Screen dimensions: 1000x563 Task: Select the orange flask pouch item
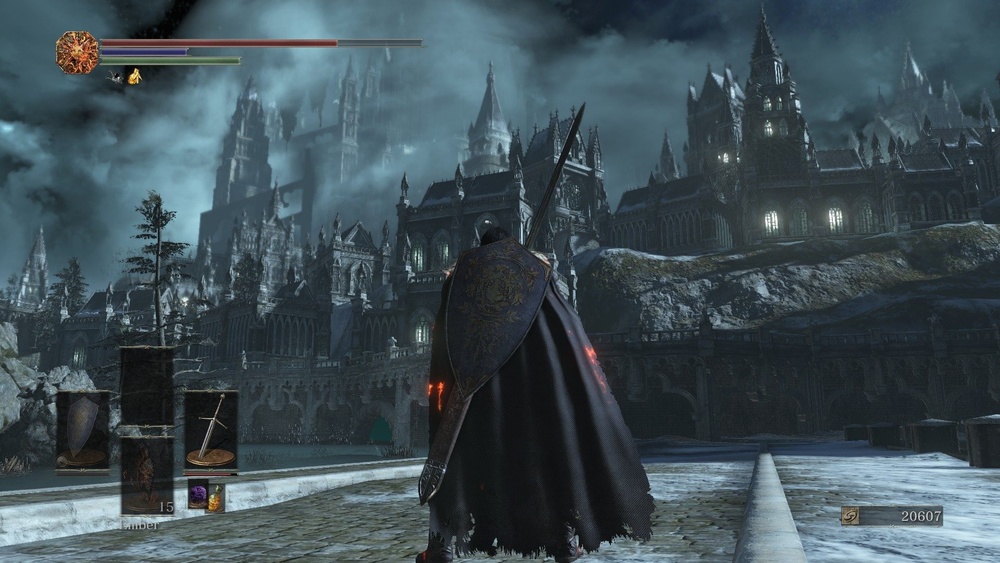(215, 496)
